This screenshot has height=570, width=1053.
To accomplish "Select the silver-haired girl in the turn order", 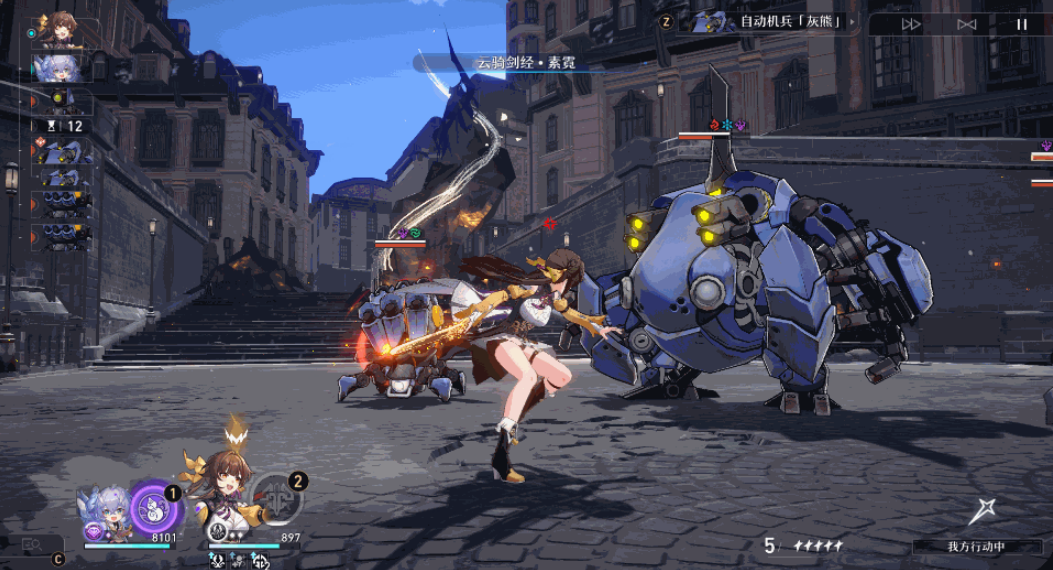I will 62,67.
